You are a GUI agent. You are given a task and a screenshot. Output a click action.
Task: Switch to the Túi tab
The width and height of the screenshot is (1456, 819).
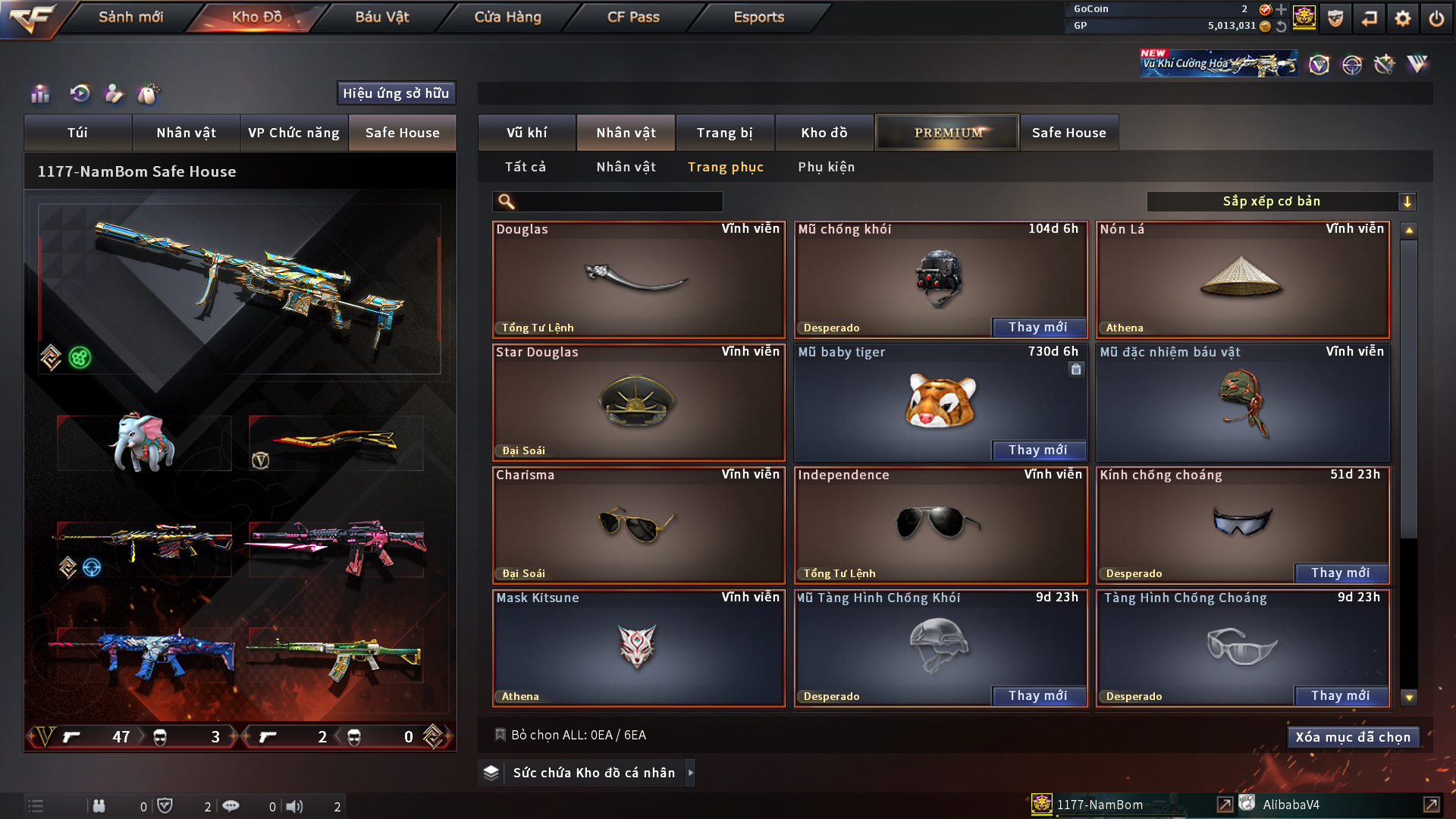(77, 133)
